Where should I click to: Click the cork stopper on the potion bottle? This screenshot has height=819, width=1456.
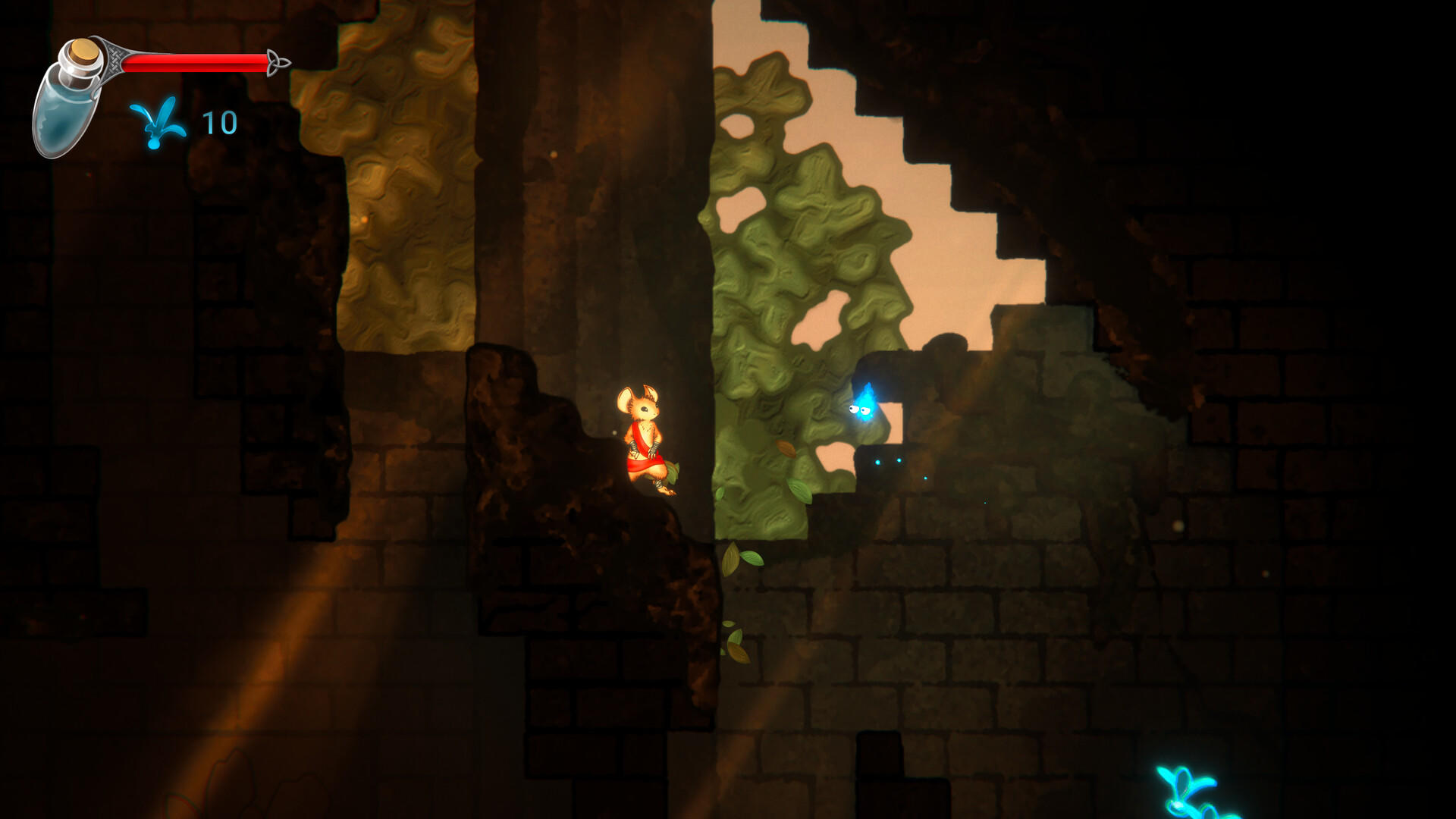(82, 52)
